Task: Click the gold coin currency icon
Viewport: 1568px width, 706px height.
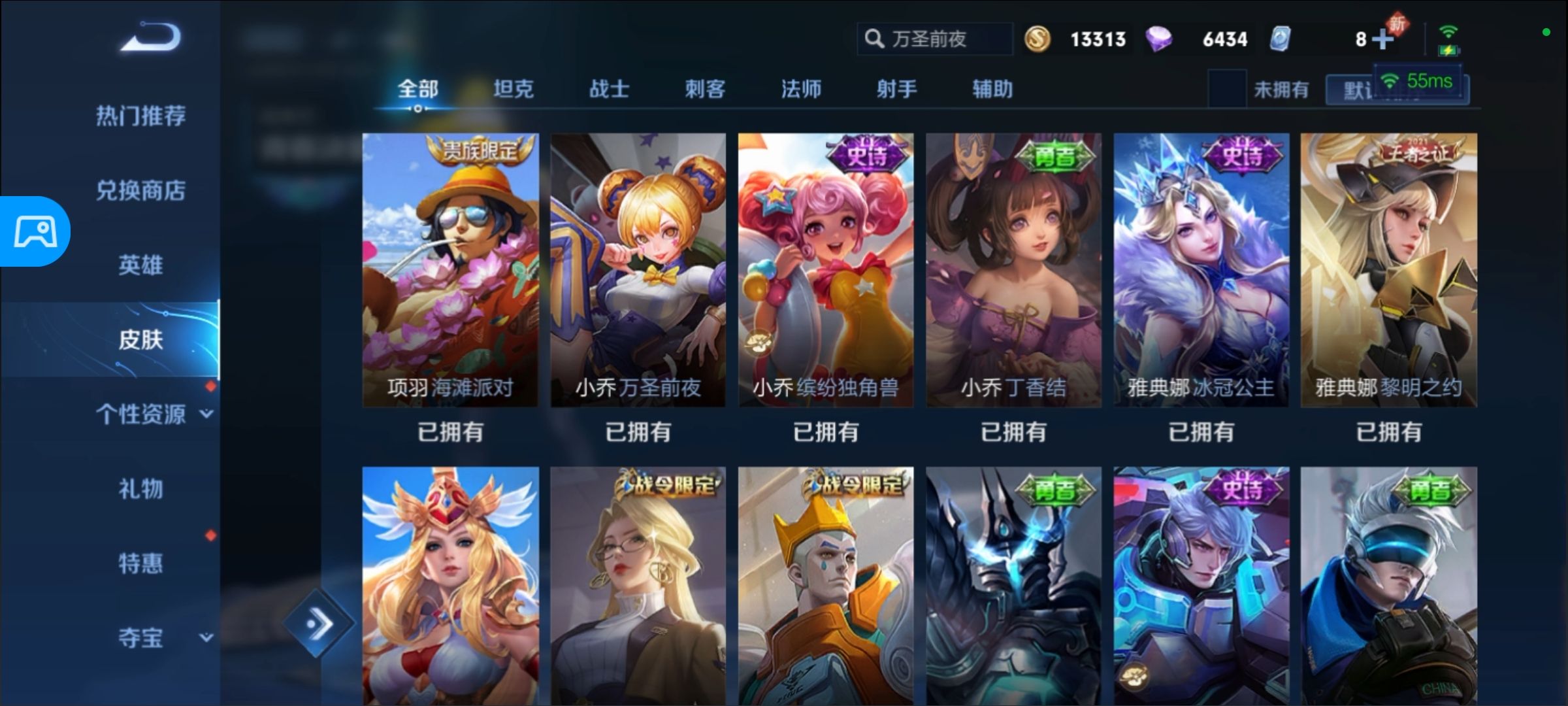Action: [x=1039, y=39]
